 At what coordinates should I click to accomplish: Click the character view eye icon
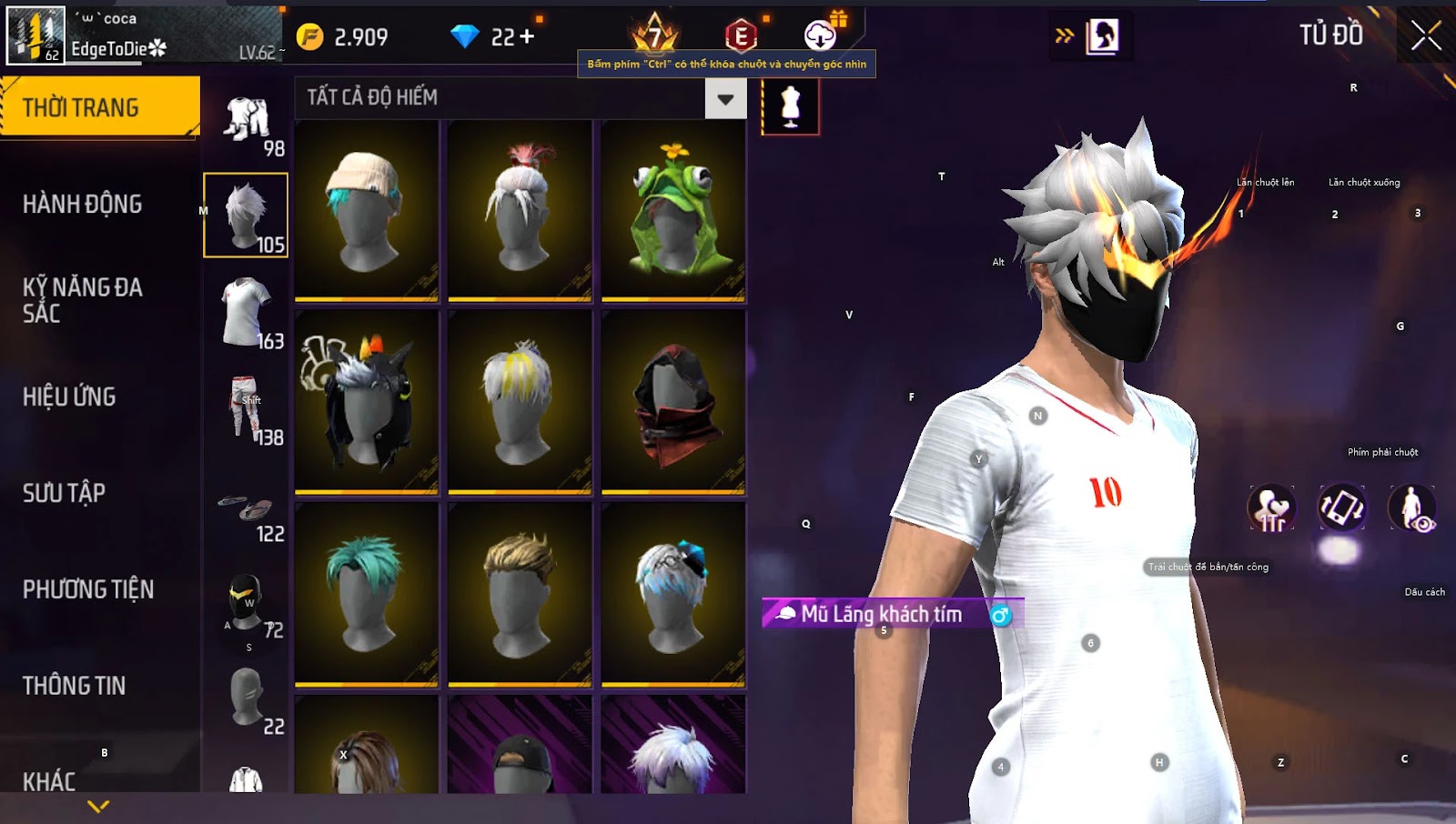1411,507
